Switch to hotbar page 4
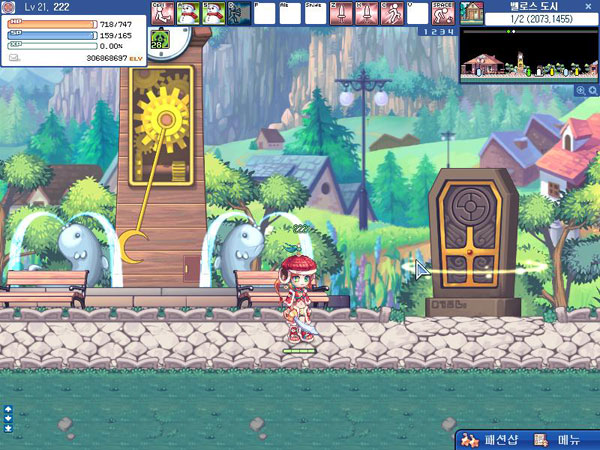The image size is (600, 450). pos(447,33)
